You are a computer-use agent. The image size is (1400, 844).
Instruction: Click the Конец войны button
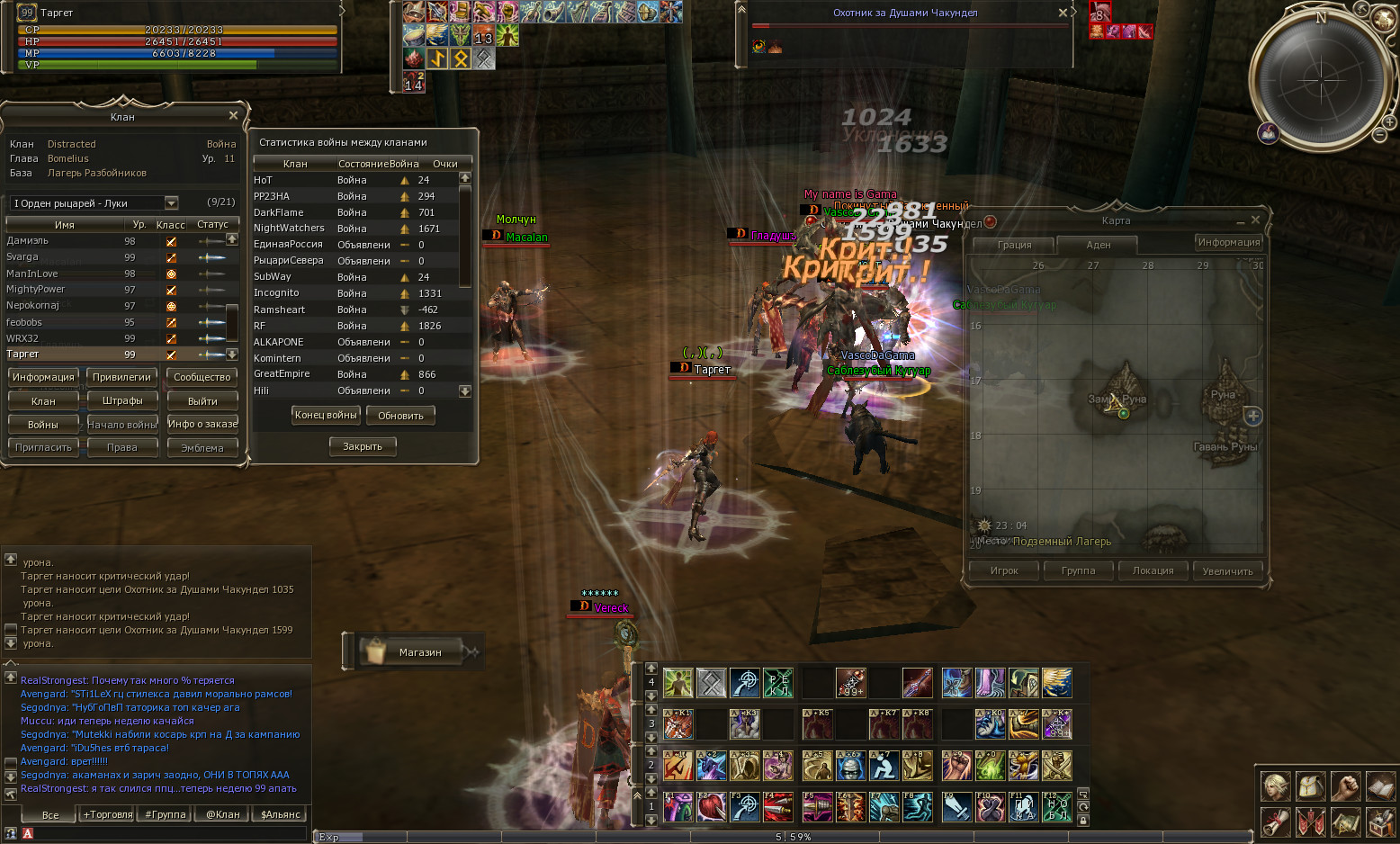[x=326, y=415]
